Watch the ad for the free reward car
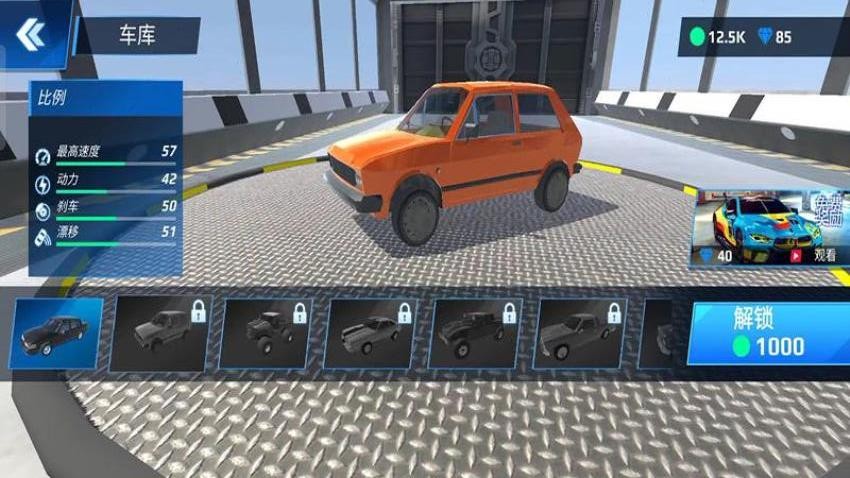Viewport: 850px width, 478px height. (x=812, y=255)
